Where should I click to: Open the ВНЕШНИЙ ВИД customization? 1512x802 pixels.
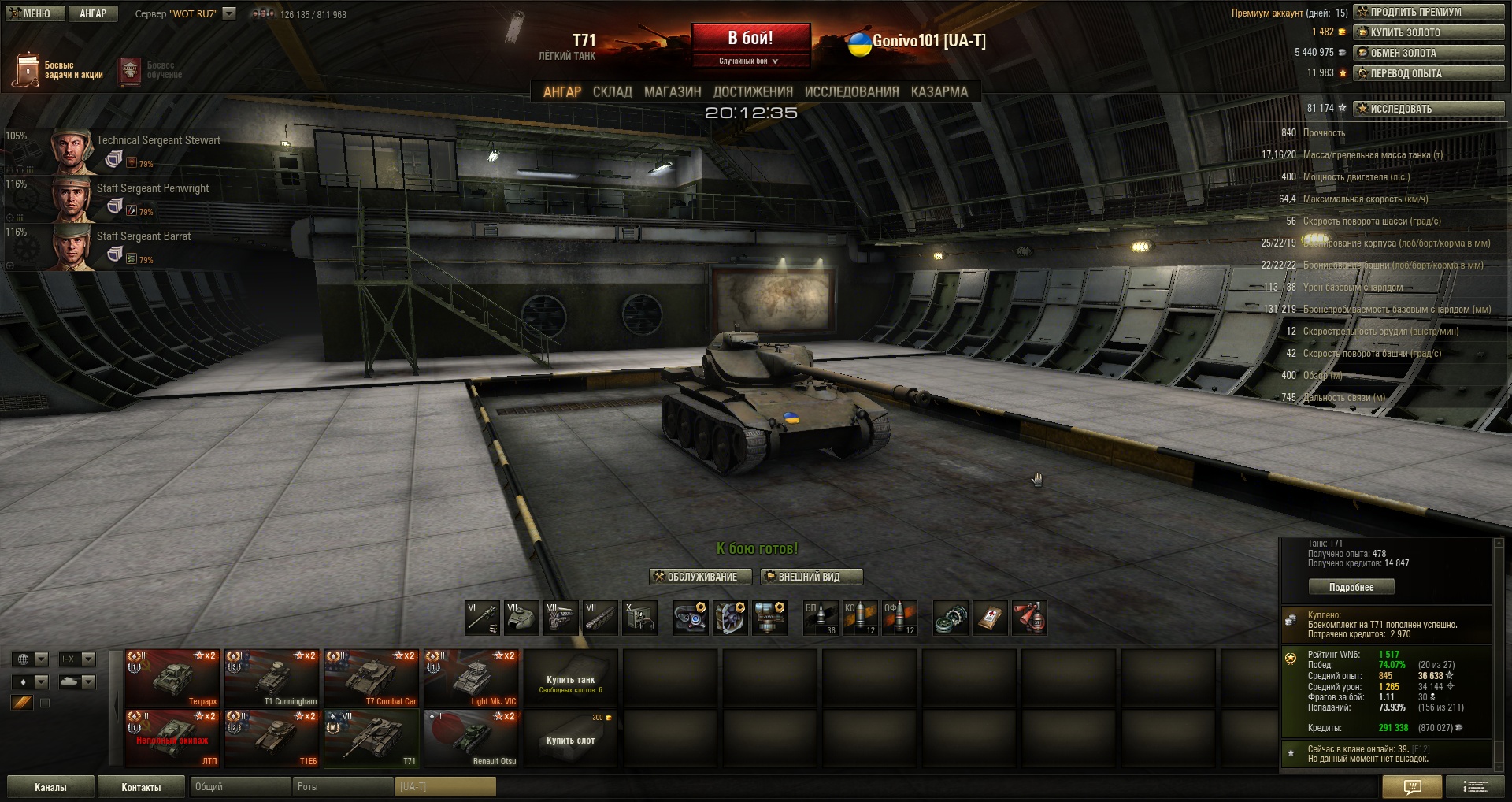[x=811, y=577]
